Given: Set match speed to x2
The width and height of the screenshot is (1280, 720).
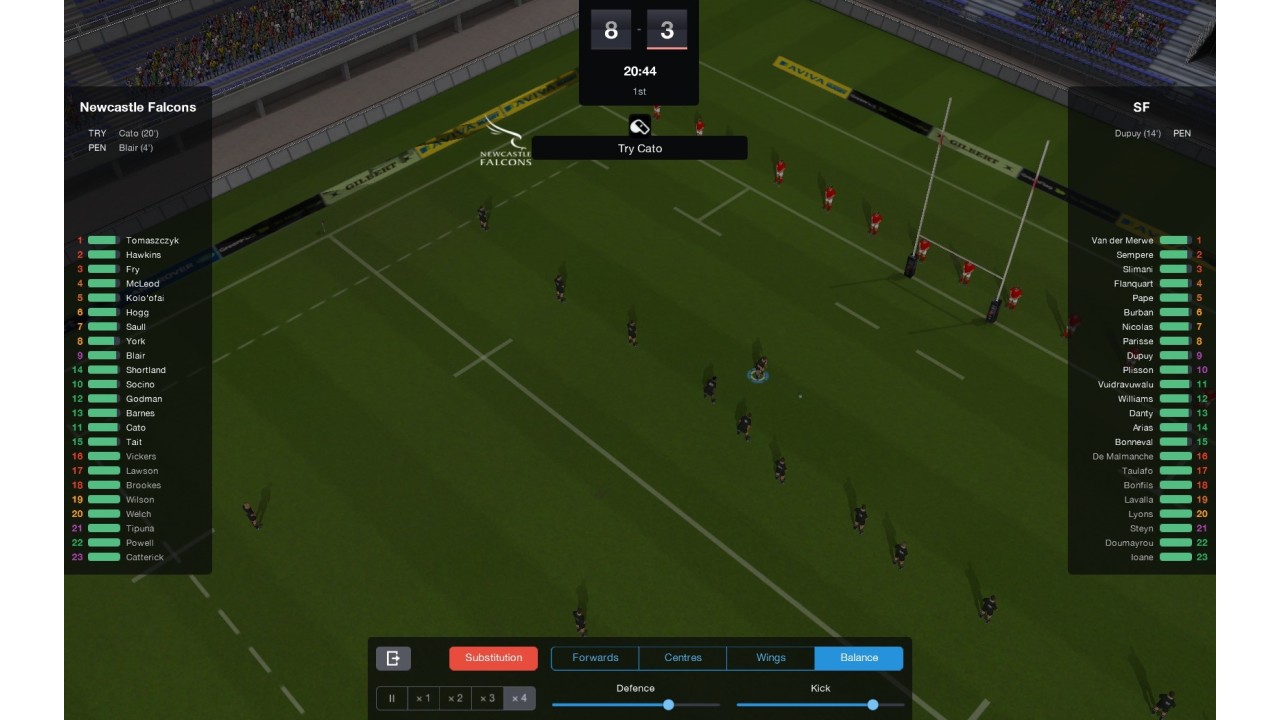Looking at the screenshot, I should click(455, 698).
